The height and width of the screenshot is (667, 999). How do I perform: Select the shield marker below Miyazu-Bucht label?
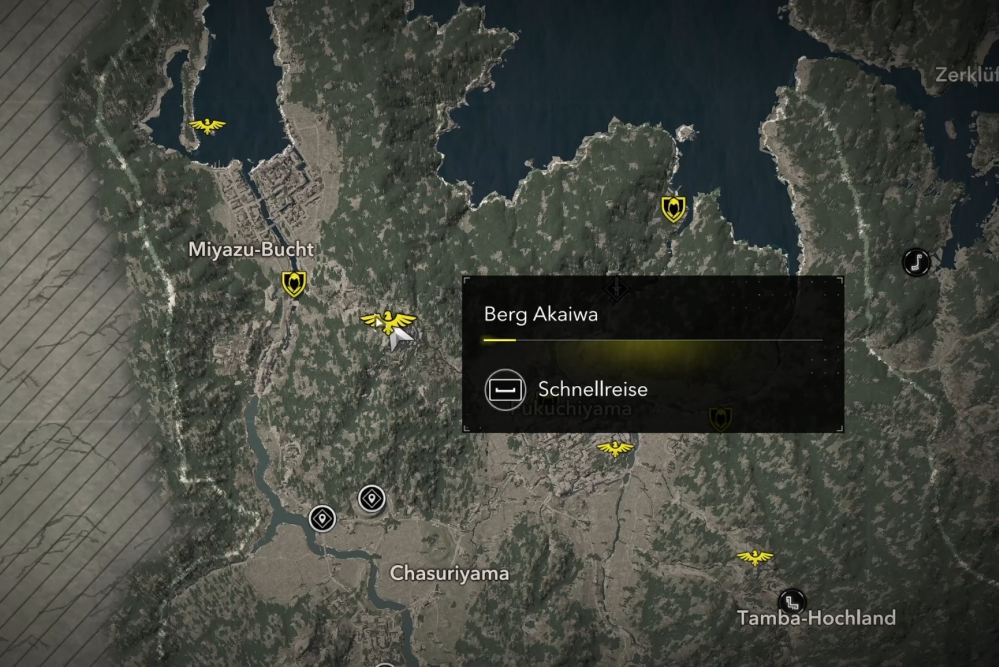click(293, 284)
